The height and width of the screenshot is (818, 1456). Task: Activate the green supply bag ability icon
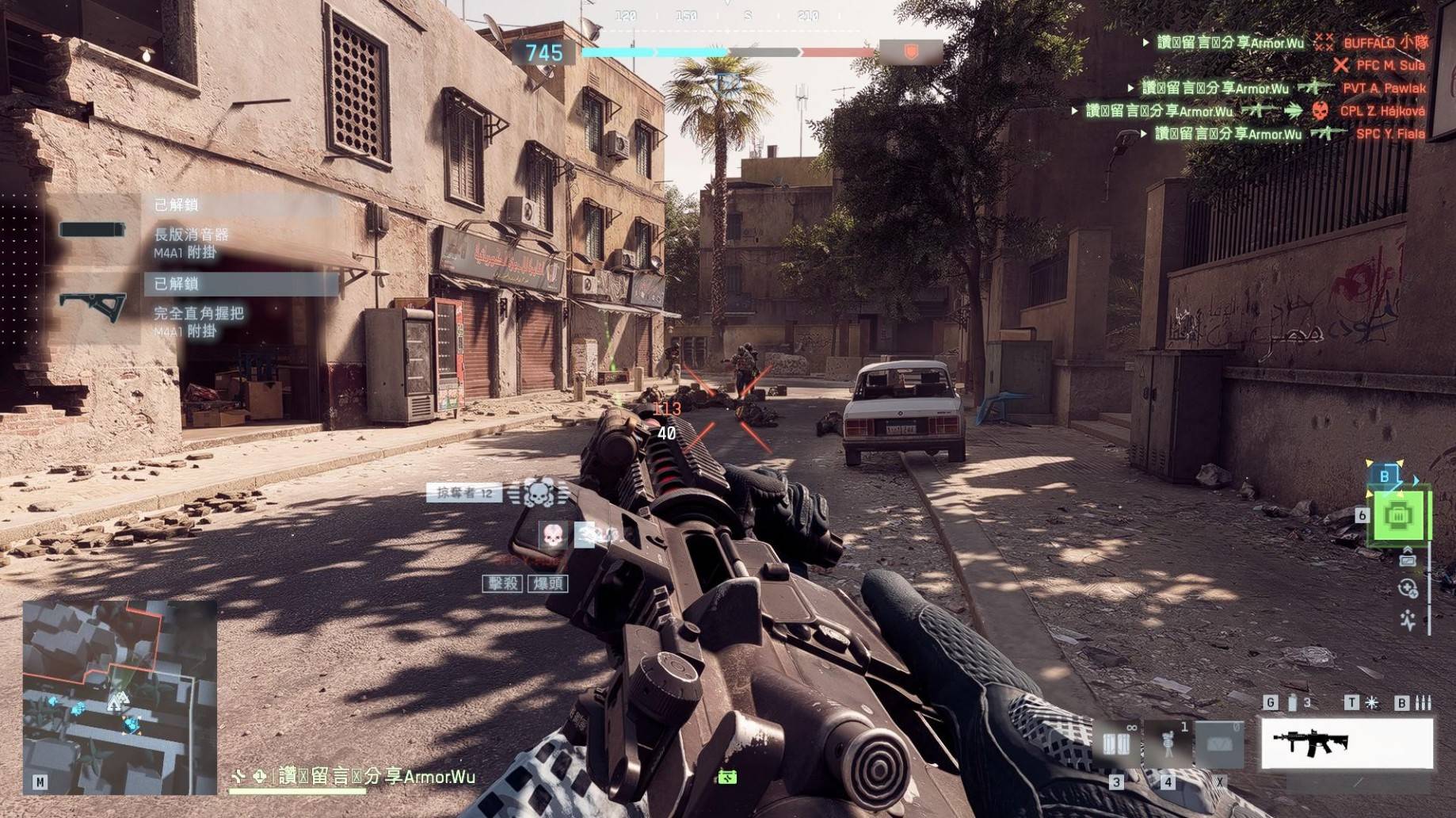(x=1399, y=516)
